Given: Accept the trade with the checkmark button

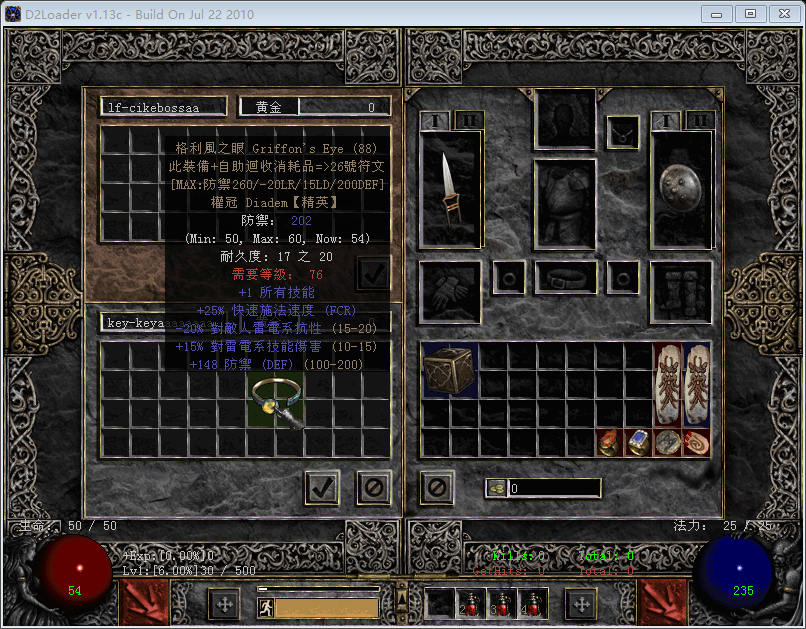Looking at the screenshot, I should point(322,487).
